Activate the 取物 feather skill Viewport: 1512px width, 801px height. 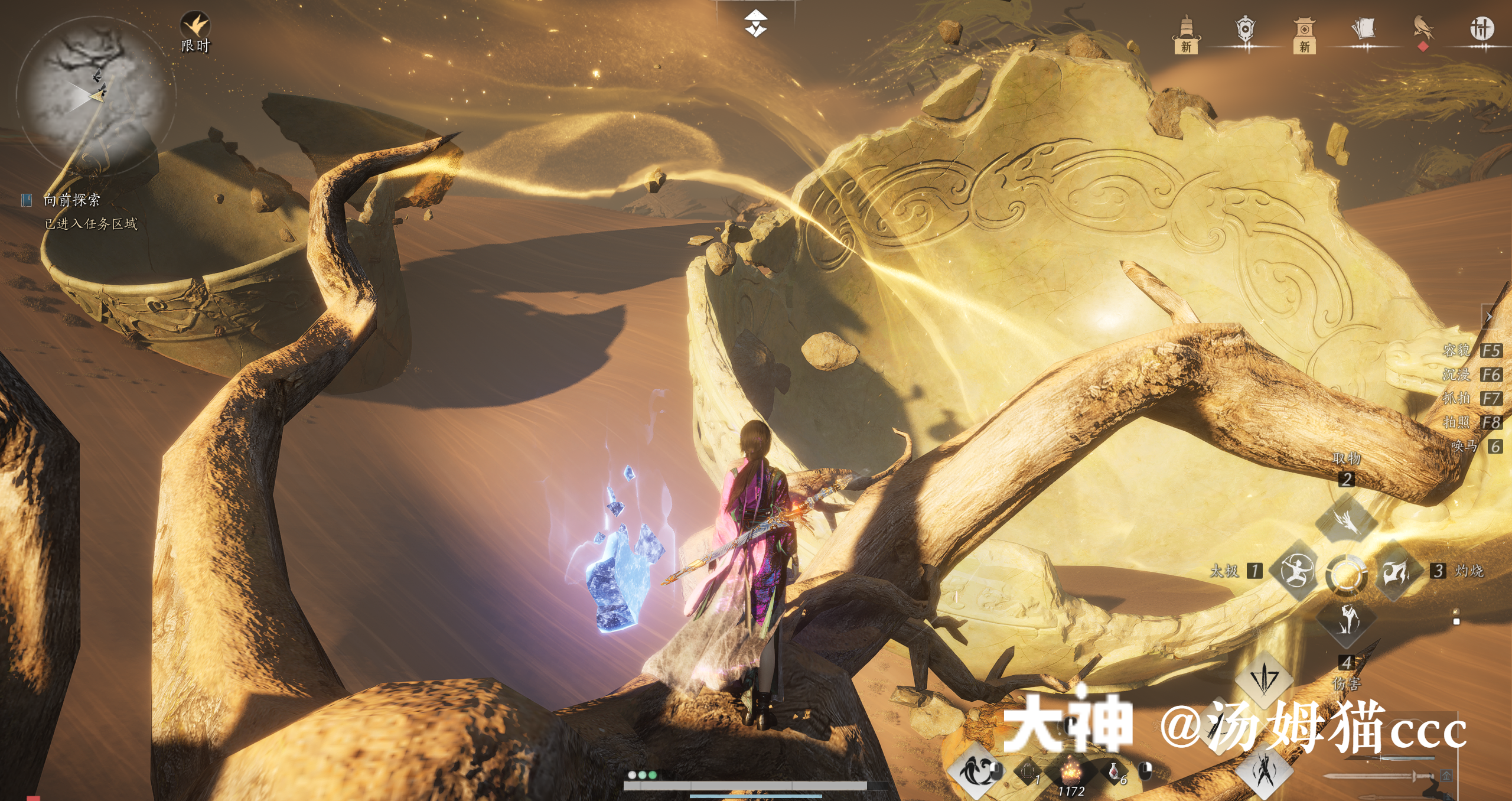pos(1347,520)
